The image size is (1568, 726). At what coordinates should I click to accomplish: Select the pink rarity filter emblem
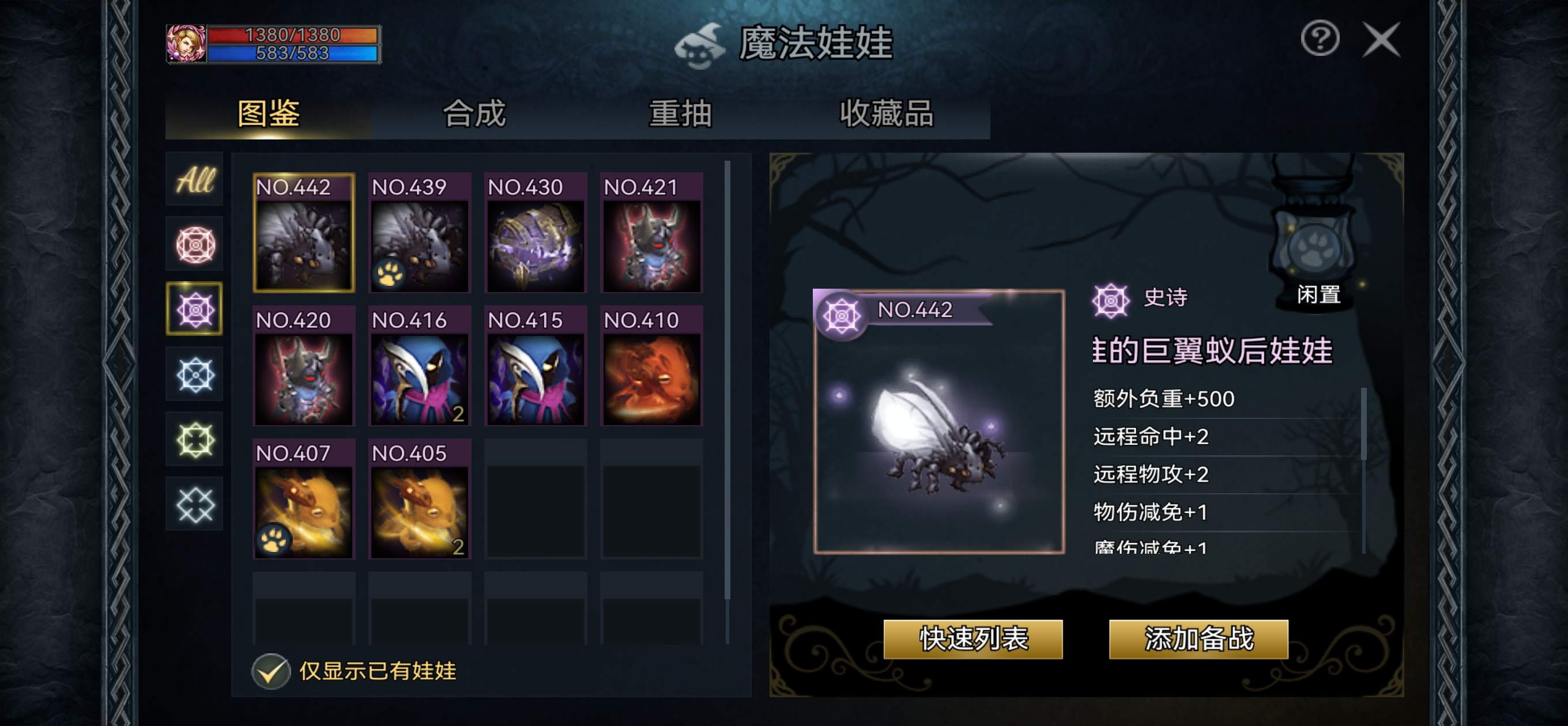point(194,243)
